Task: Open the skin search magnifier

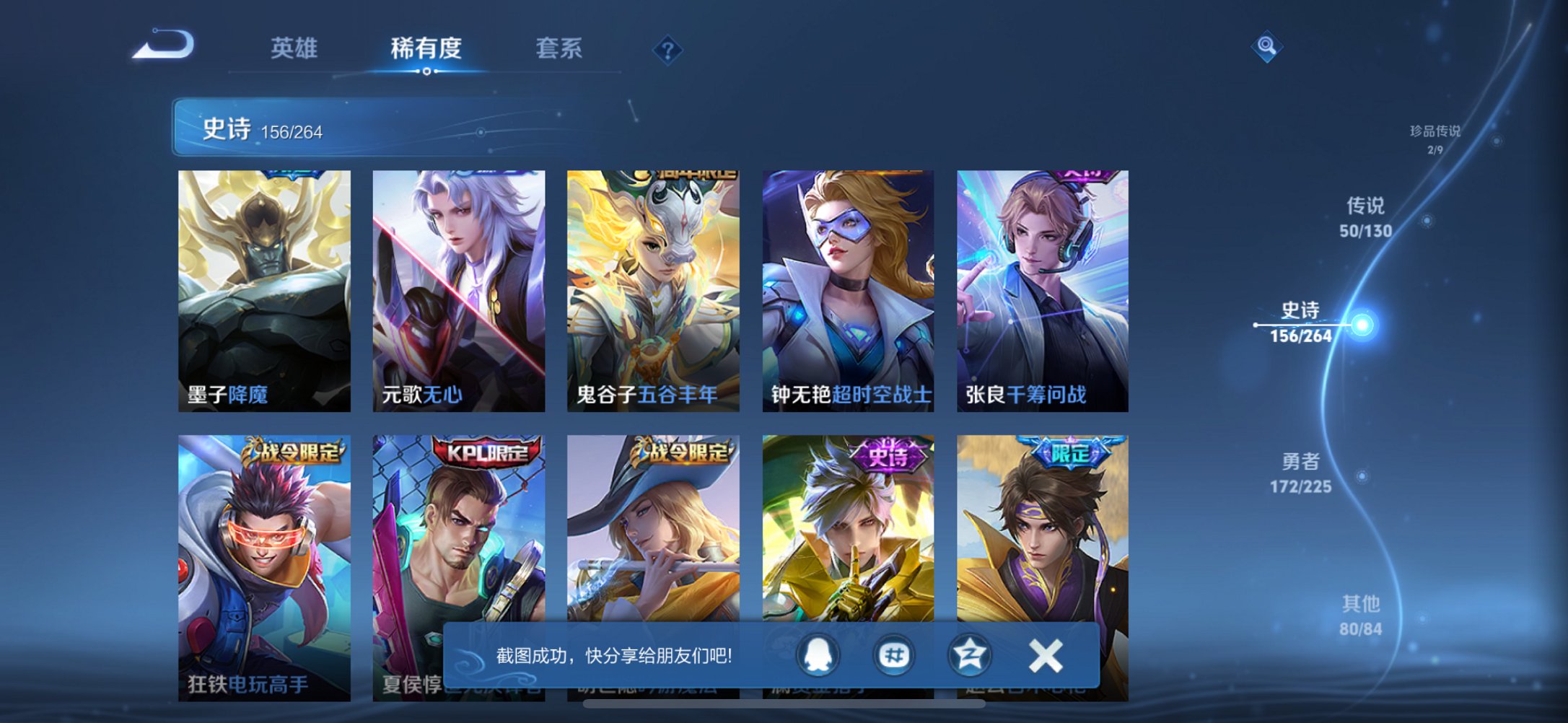Action: coord(1266,47)
